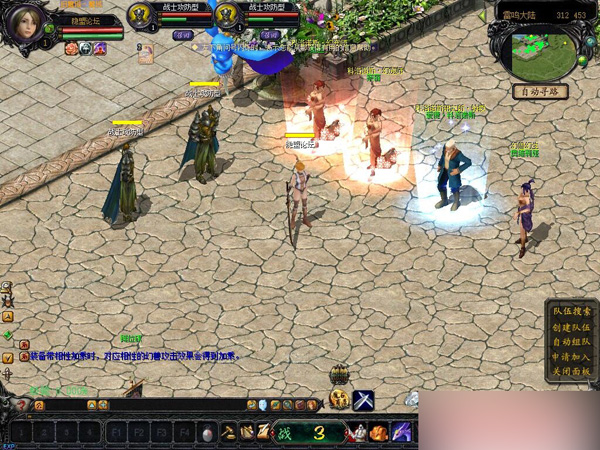Choose 创建队伍 to create a team

[572, 326]
